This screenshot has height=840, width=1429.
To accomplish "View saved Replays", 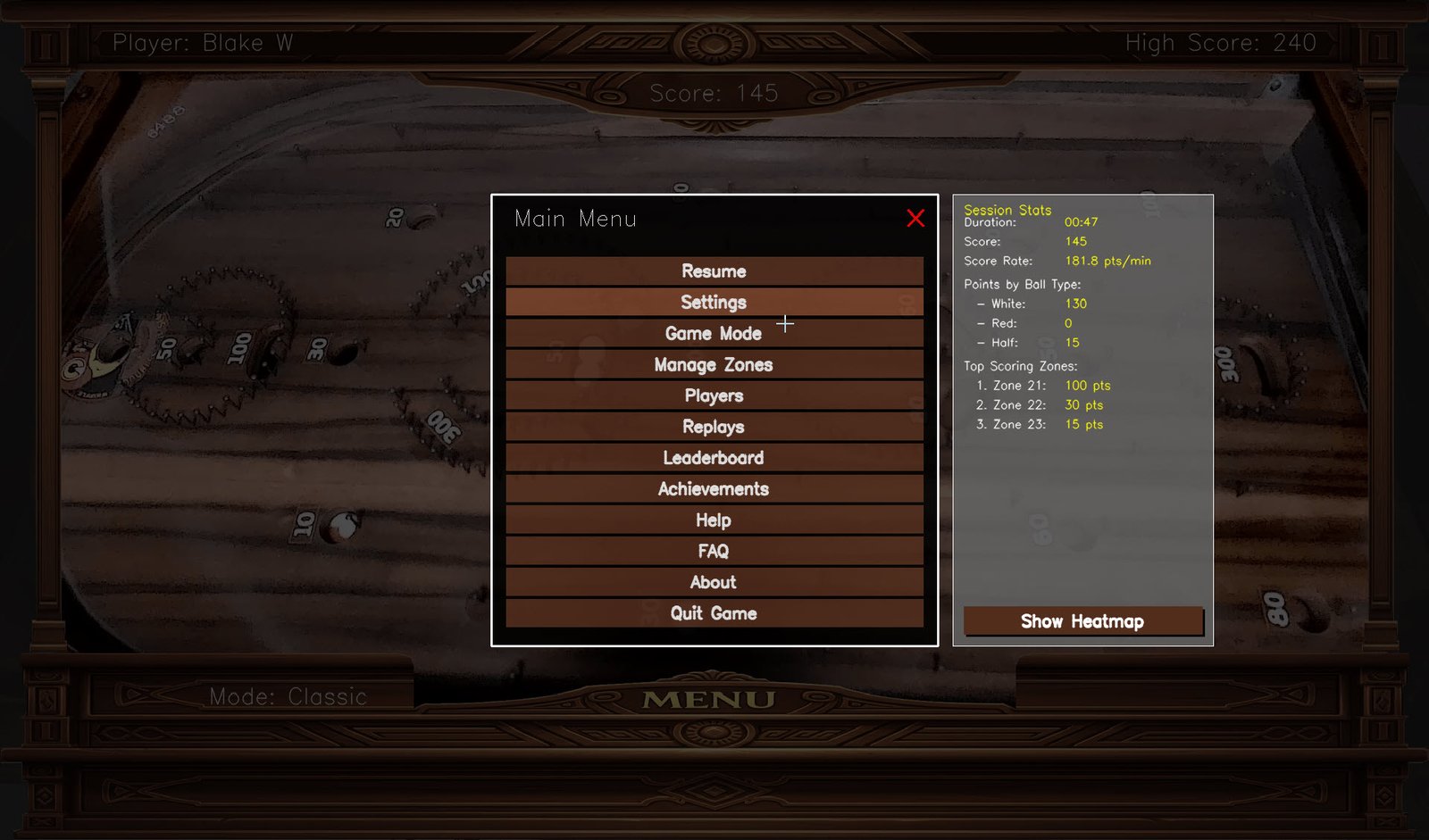I will 714,426.
